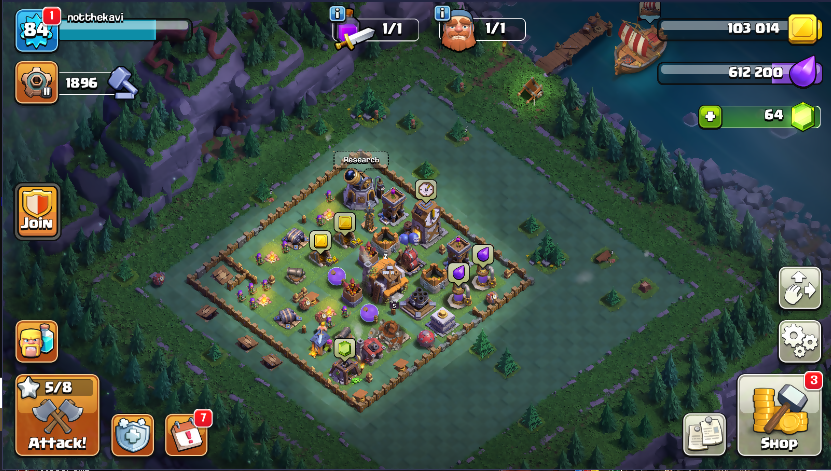
Task: Open the calendar events icon with red 7
Action: coord(185,434)
